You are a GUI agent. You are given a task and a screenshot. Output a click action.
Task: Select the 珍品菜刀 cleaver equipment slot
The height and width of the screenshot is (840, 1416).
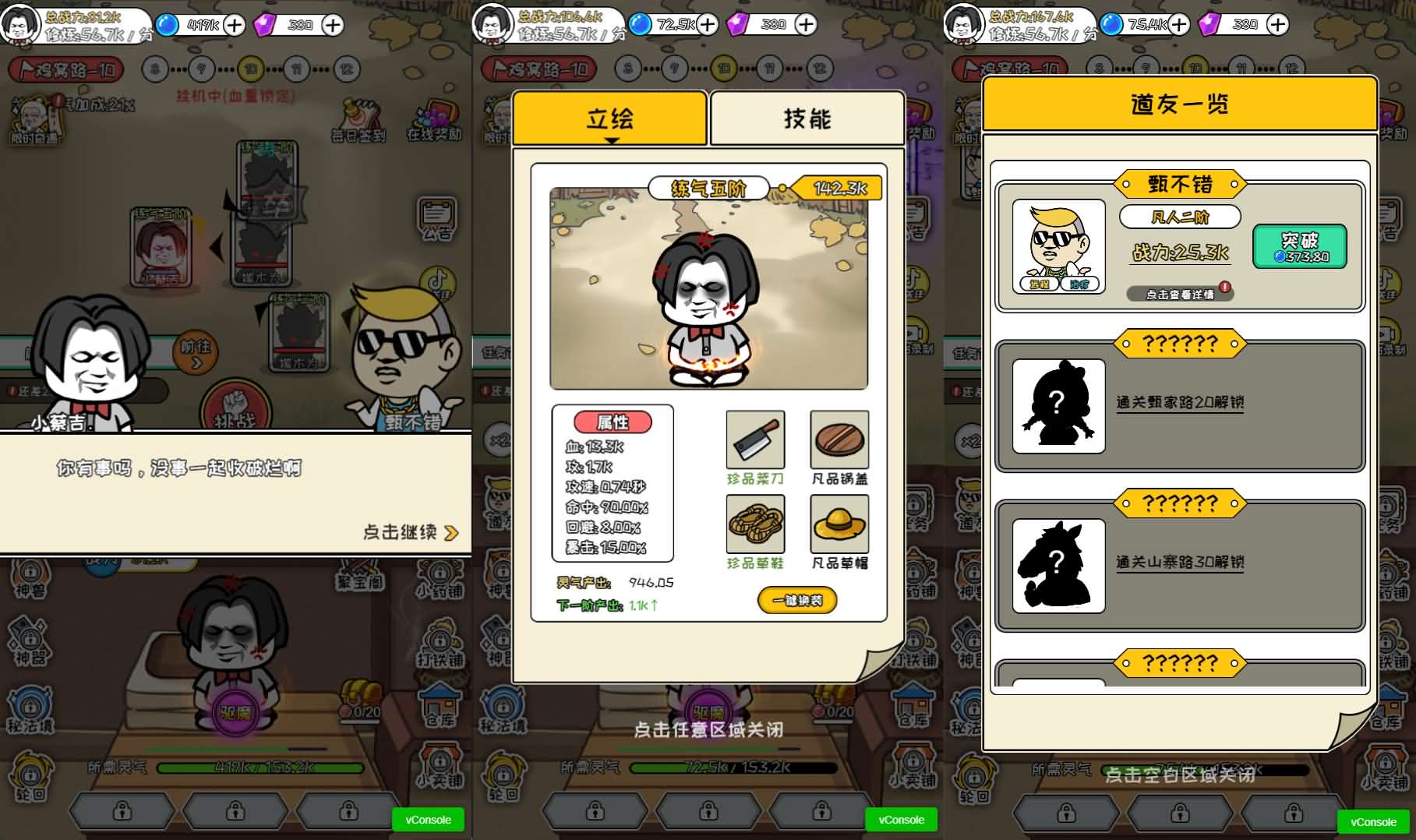754,440
